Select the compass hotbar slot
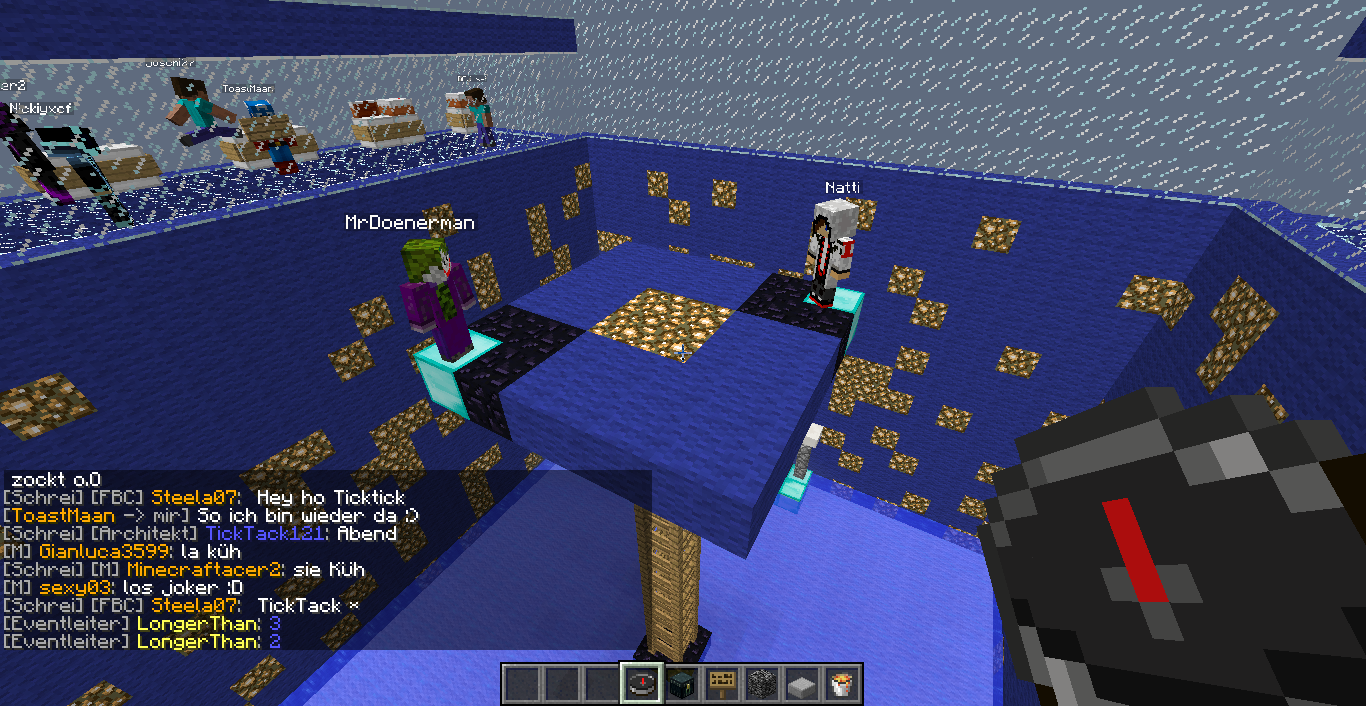Screen dimensions: 1366x706 641,684
